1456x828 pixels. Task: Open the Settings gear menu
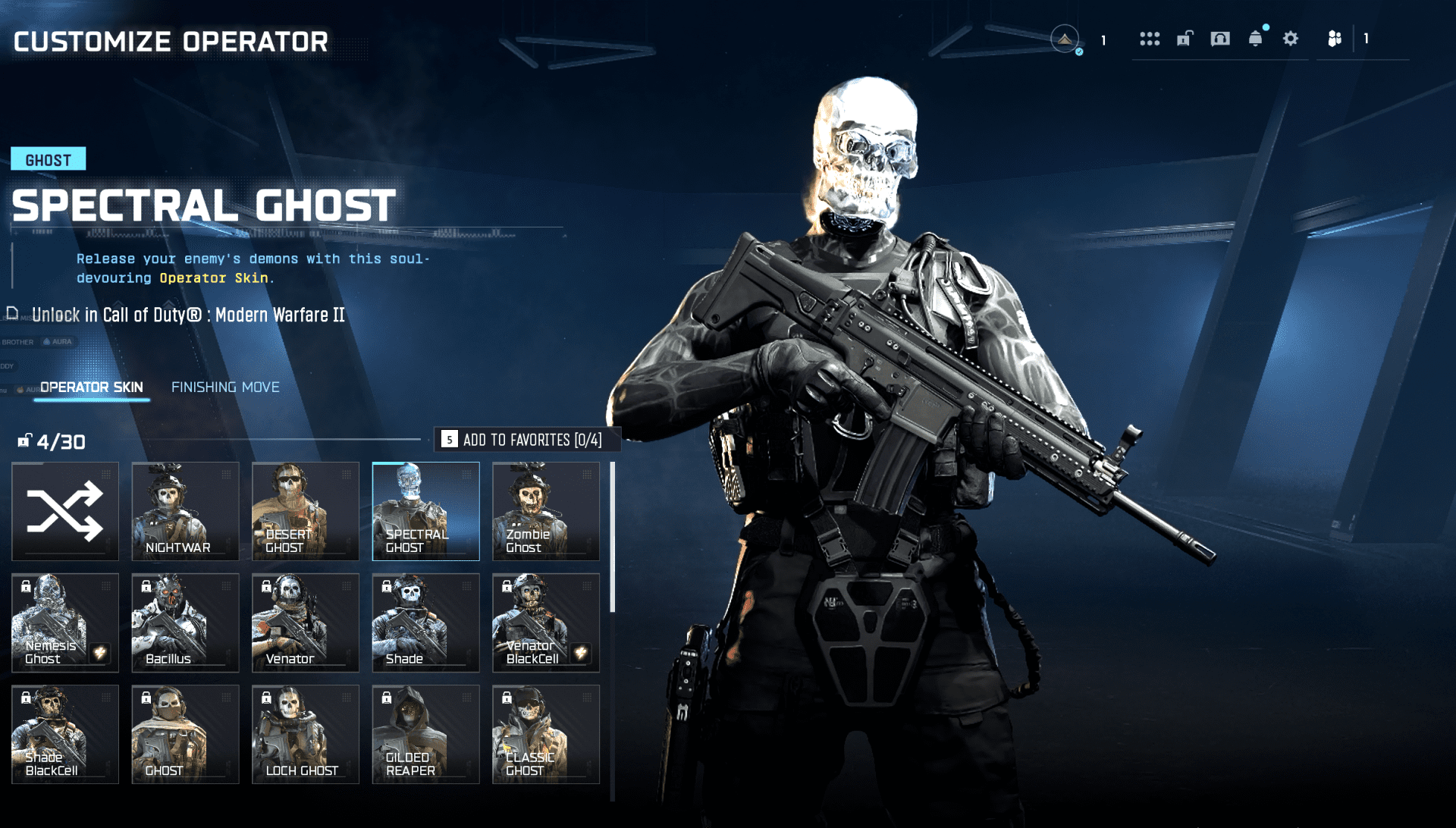(x=1289, y=38)
